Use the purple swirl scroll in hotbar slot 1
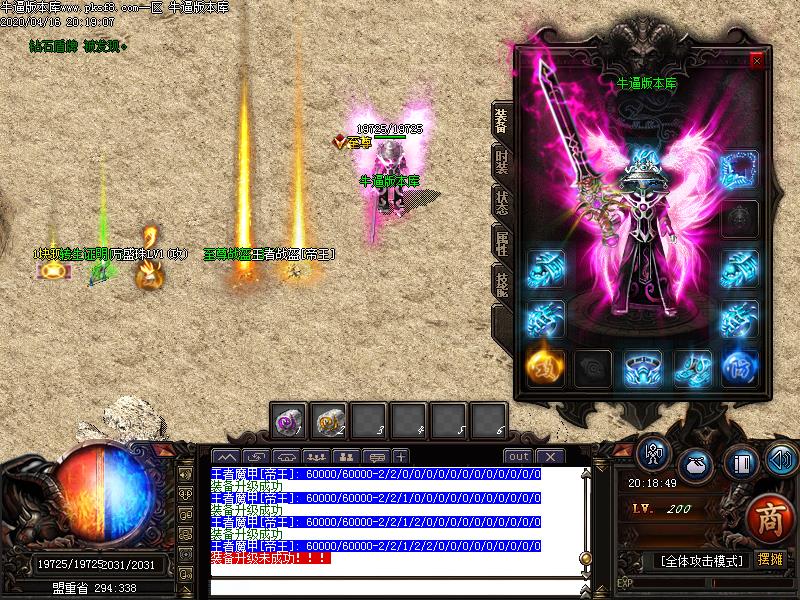The image size is (800, 600). point(289,422)
